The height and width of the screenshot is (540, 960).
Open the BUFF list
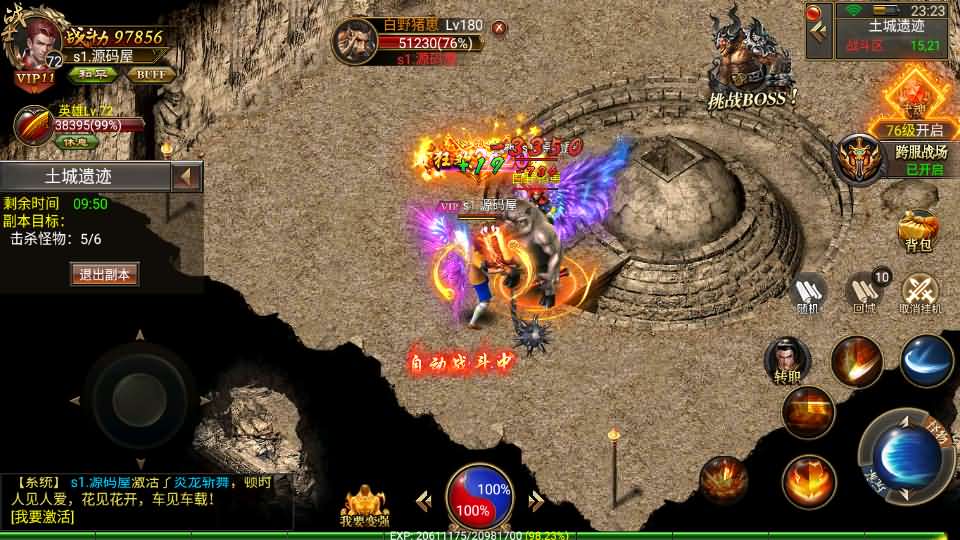tap(152, 74)
